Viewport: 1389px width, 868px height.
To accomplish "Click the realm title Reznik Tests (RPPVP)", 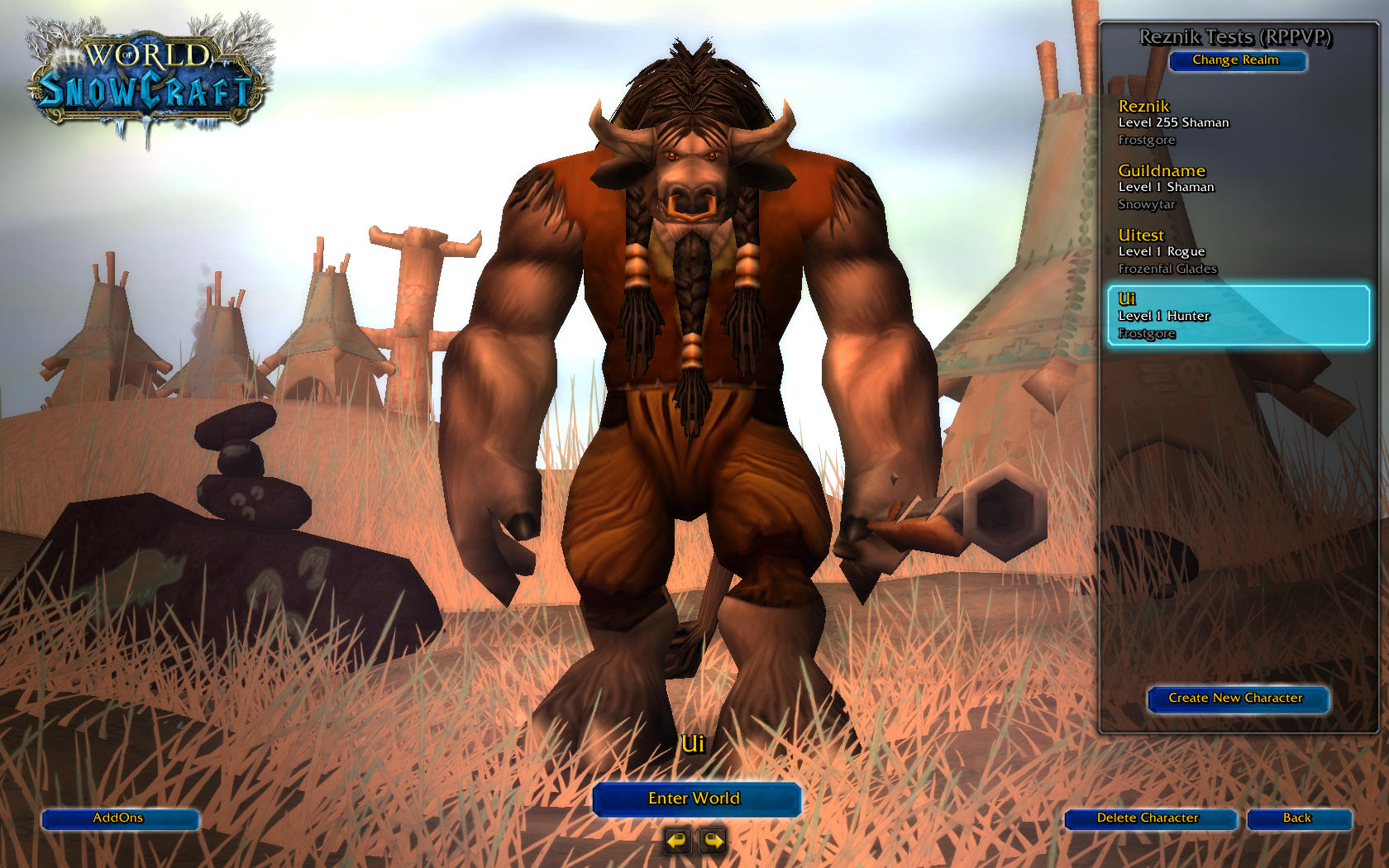I will (x=1238, y=36).
